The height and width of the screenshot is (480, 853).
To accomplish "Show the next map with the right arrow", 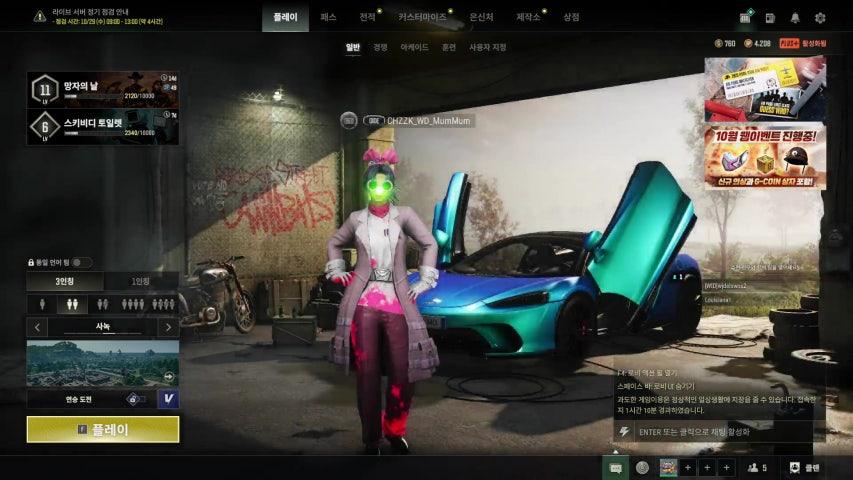I will [x=167, y=327].
